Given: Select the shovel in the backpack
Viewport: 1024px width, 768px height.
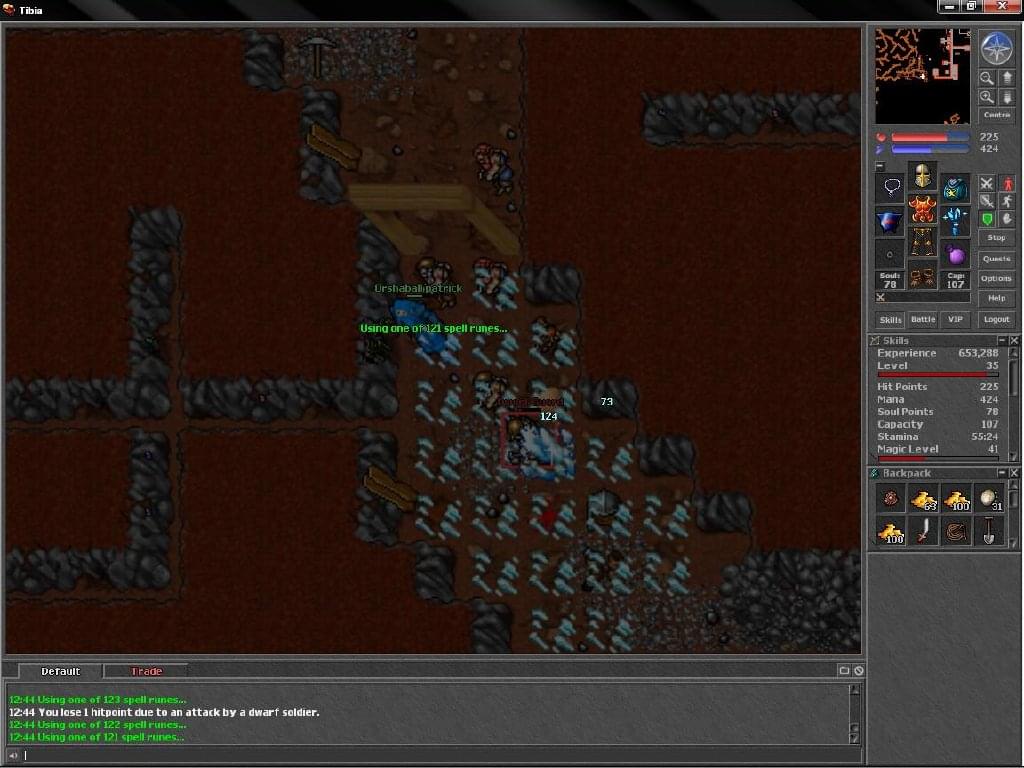Looking at the screenshot, I should 989,531.
